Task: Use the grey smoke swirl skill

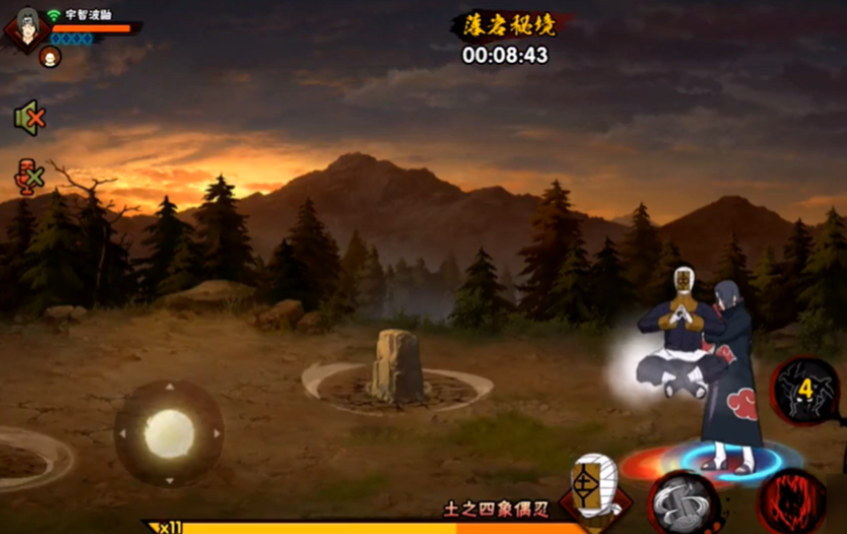Action: 684,503
